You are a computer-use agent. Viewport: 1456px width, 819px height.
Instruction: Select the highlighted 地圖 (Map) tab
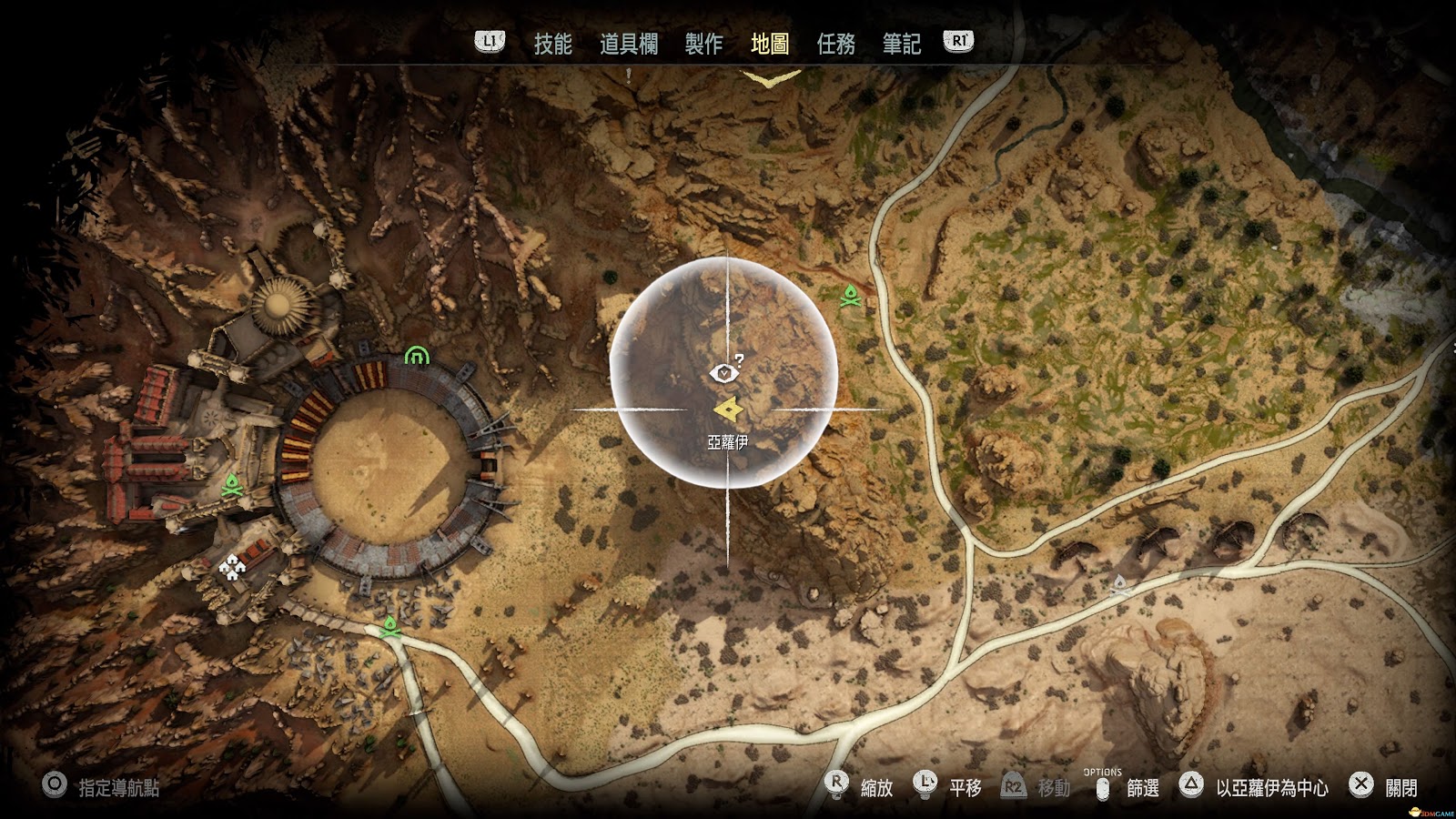(x=770, y=44)
